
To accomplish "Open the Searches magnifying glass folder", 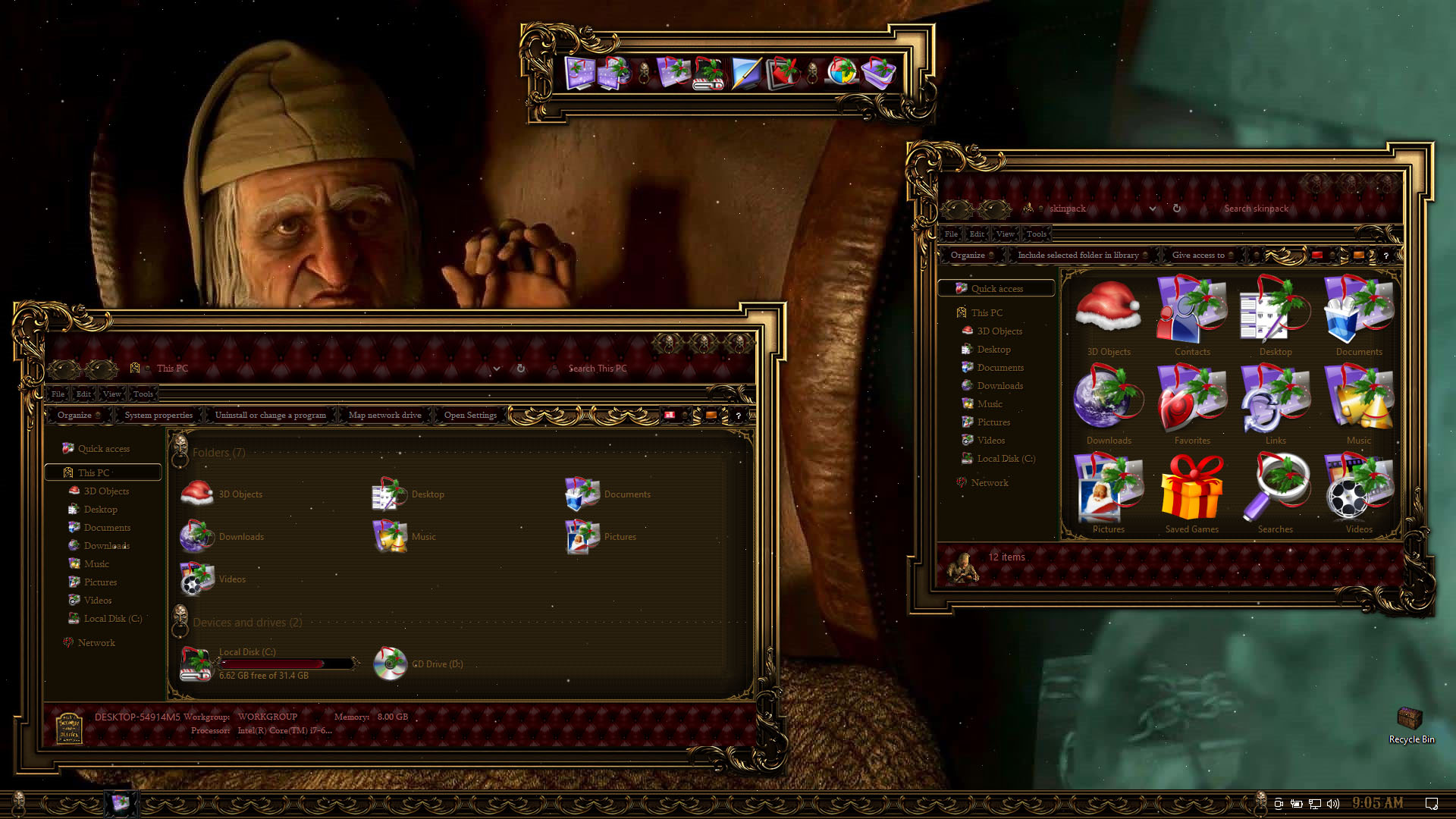I will 1275,489.
